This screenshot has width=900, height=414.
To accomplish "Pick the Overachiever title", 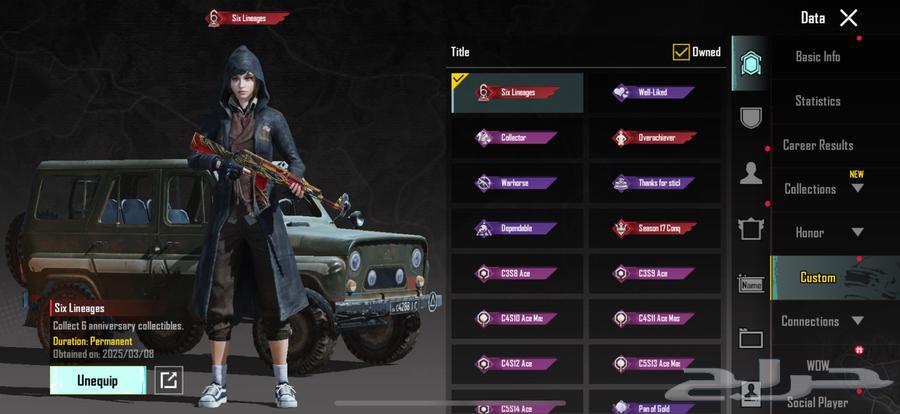I will [654, 138].
